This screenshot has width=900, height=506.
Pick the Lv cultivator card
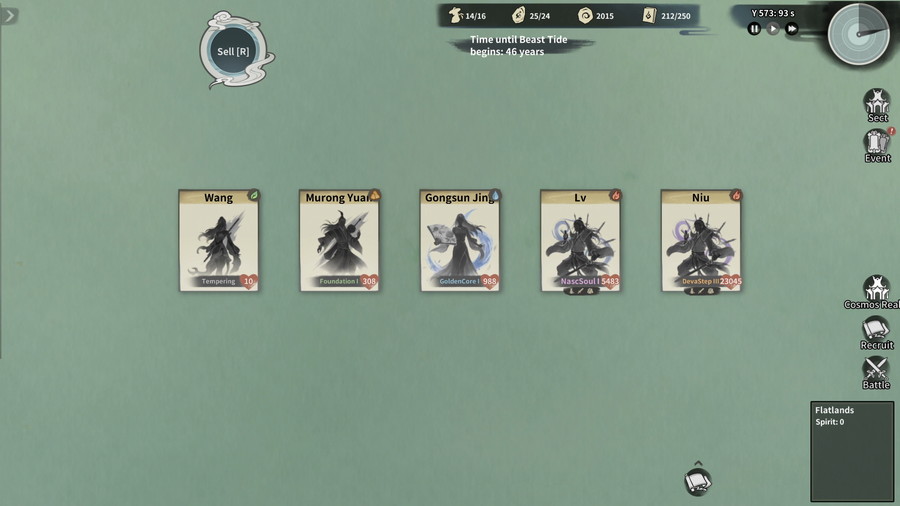click(580, 241)
